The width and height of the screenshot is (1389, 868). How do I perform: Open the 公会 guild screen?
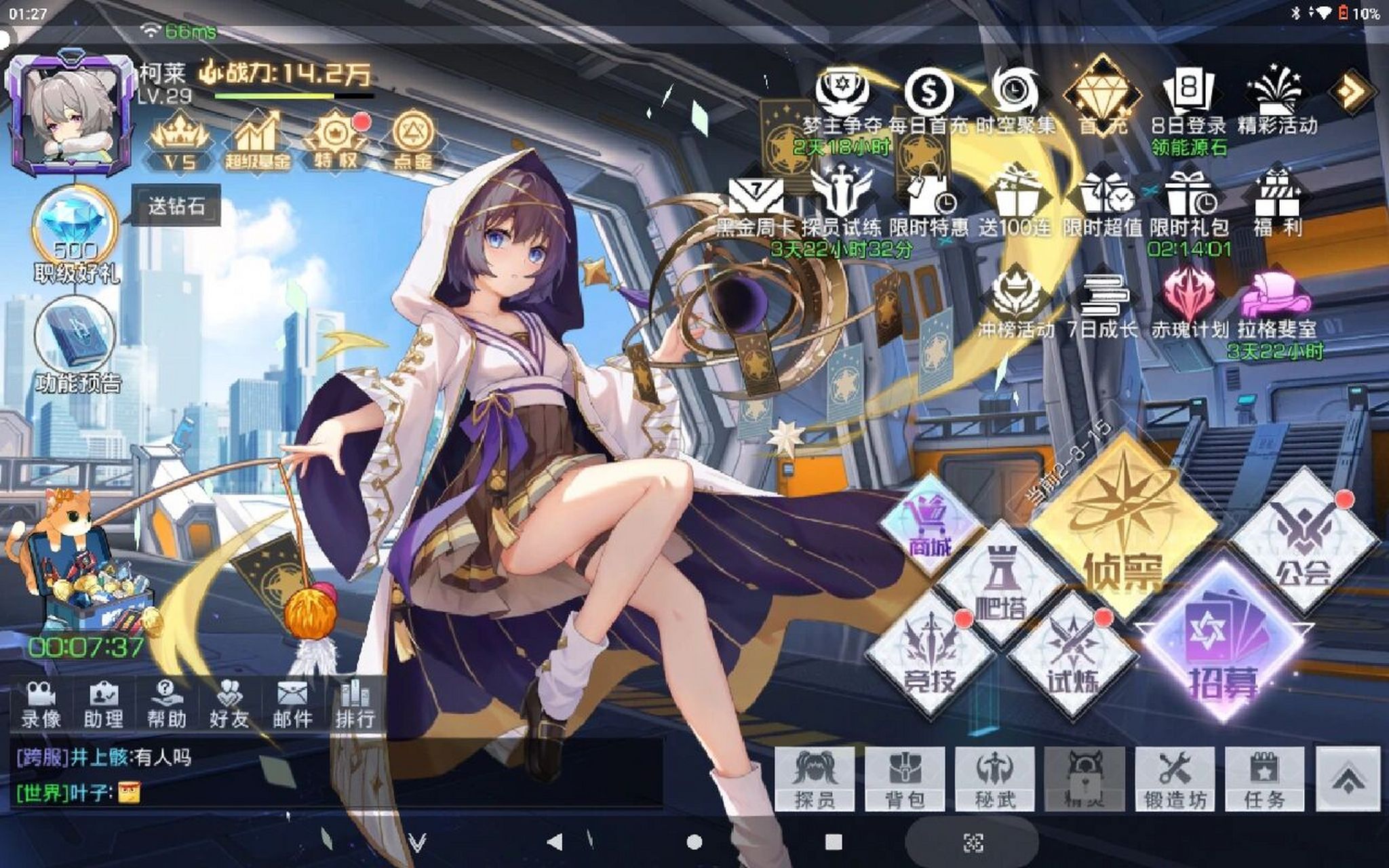click(x=1304, y=542)
